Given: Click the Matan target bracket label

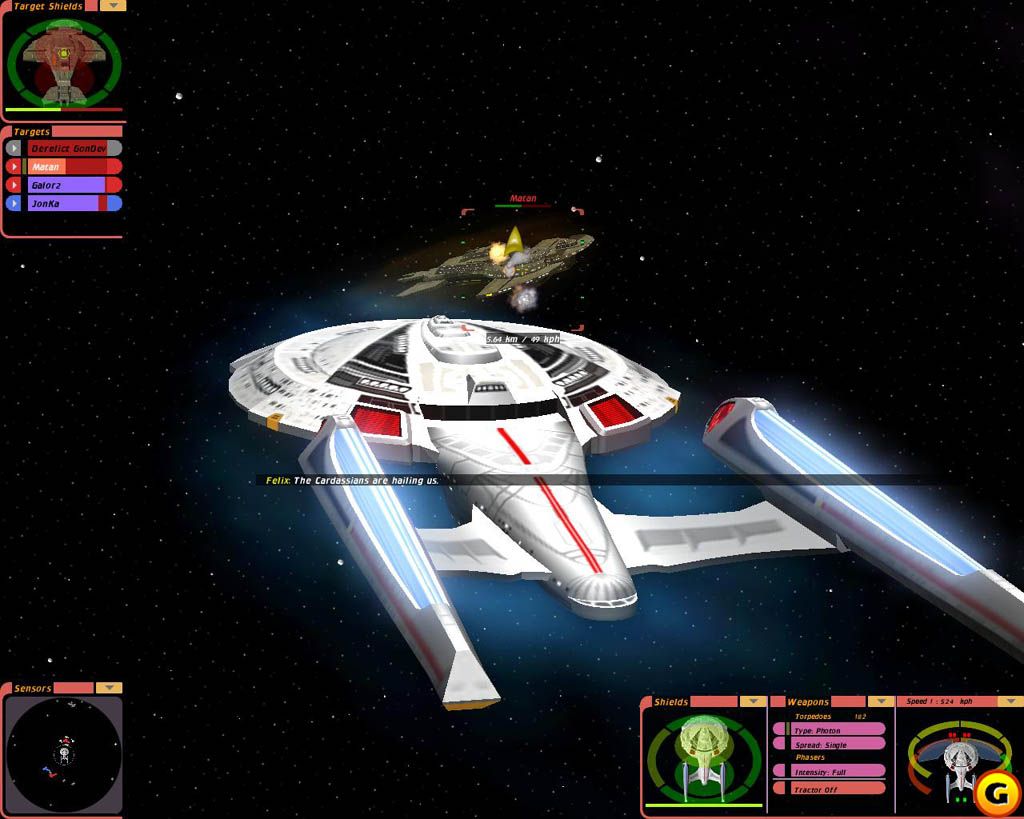Looking at the screenshot, I should [x=523, y=199].
